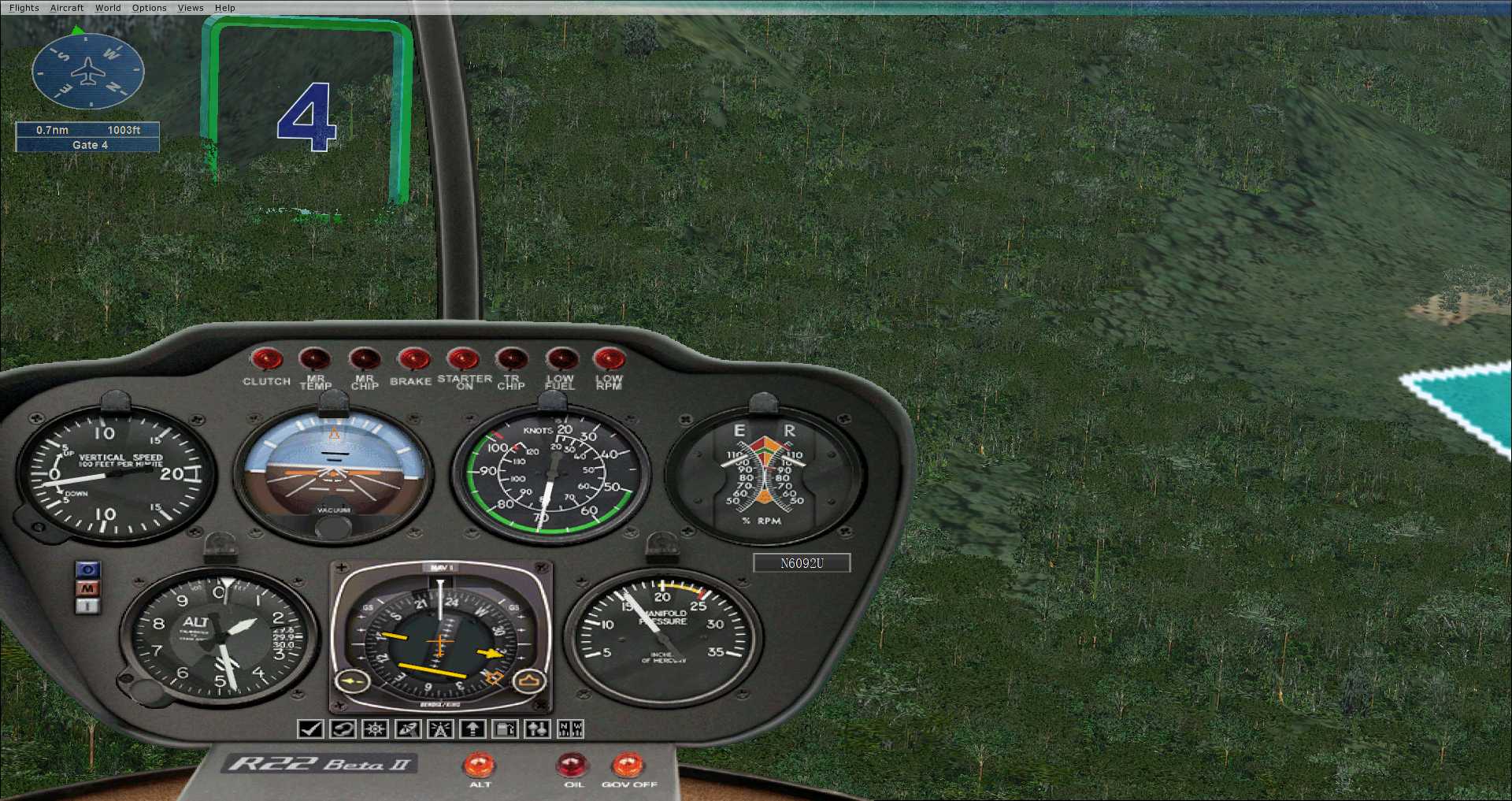Click the ship's wheel panel icon

[375, 729]
